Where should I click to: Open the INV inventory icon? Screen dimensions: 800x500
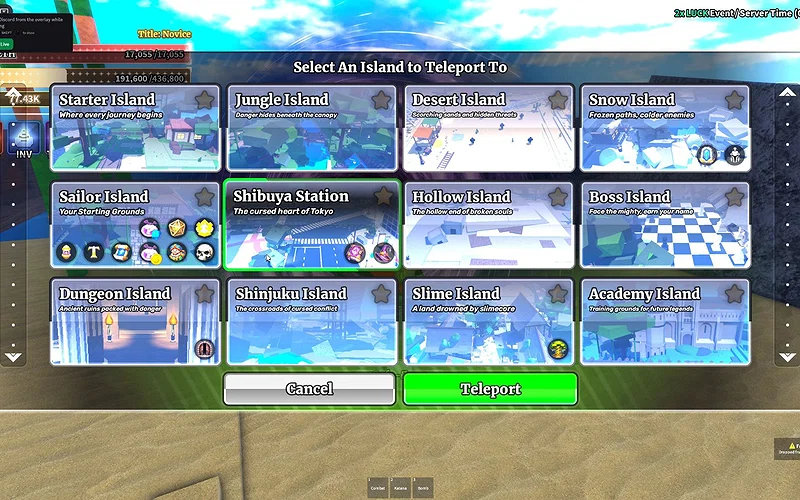21,140
